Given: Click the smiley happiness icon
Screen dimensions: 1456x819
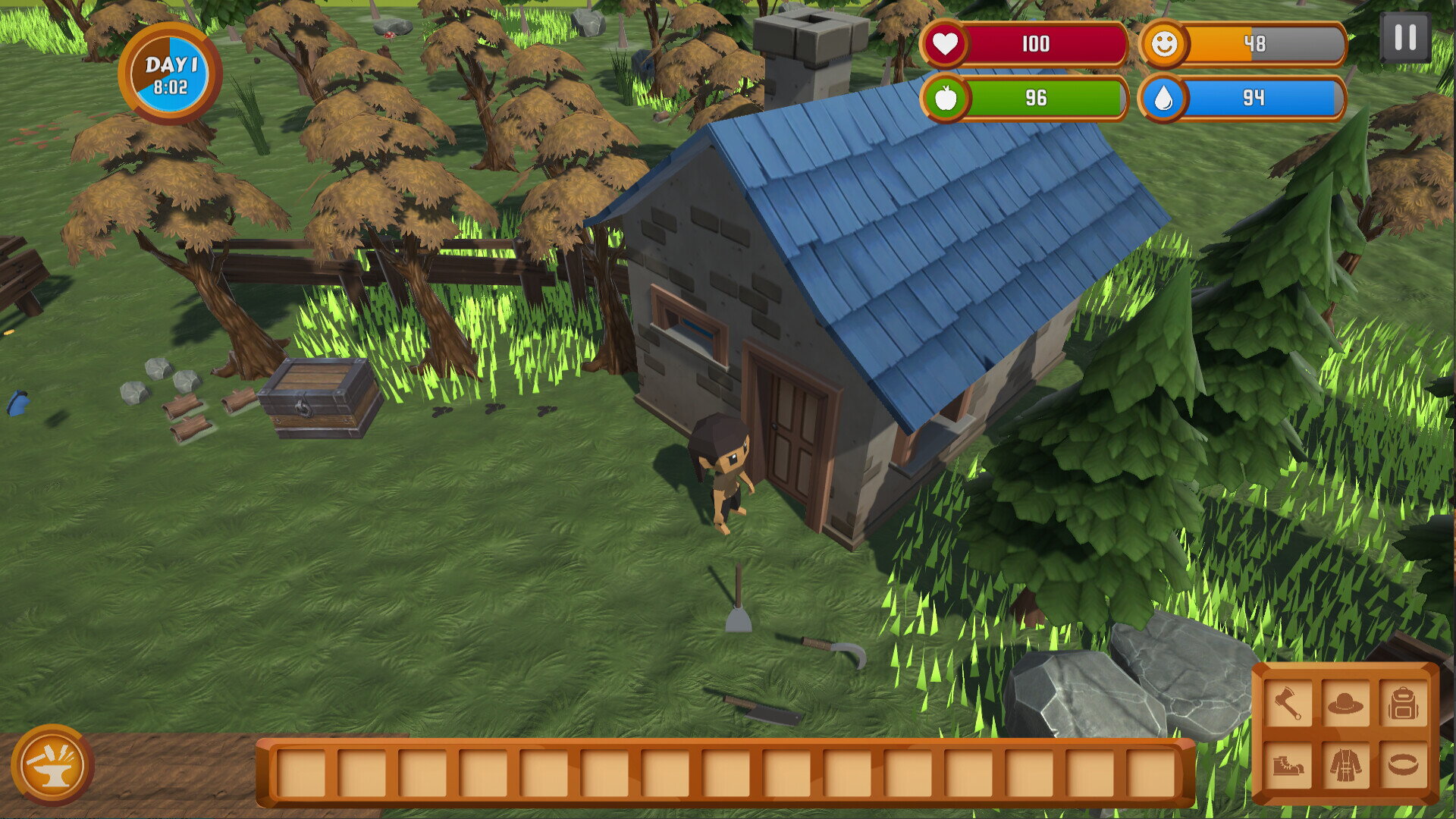Looking at the screenshot, I should coord(1166,45).
